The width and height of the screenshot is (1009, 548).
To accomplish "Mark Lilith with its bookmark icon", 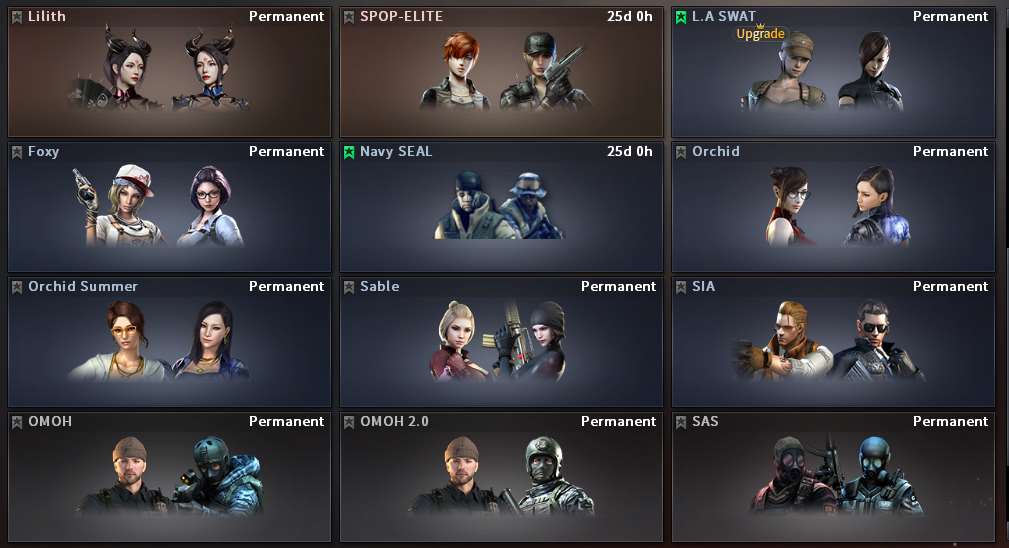I will [x=17, y=17].
